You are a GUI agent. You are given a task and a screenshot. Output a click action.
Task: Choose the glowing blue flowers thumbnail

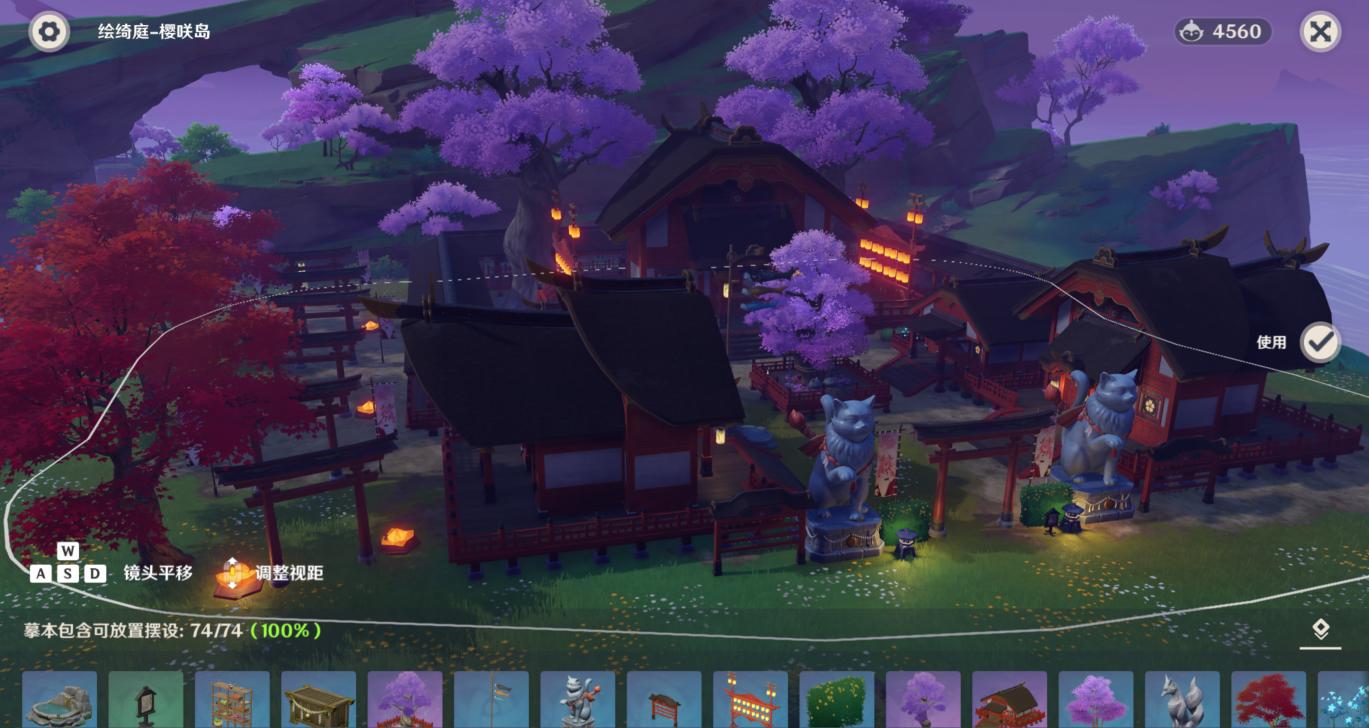(x=1344, y=700)
